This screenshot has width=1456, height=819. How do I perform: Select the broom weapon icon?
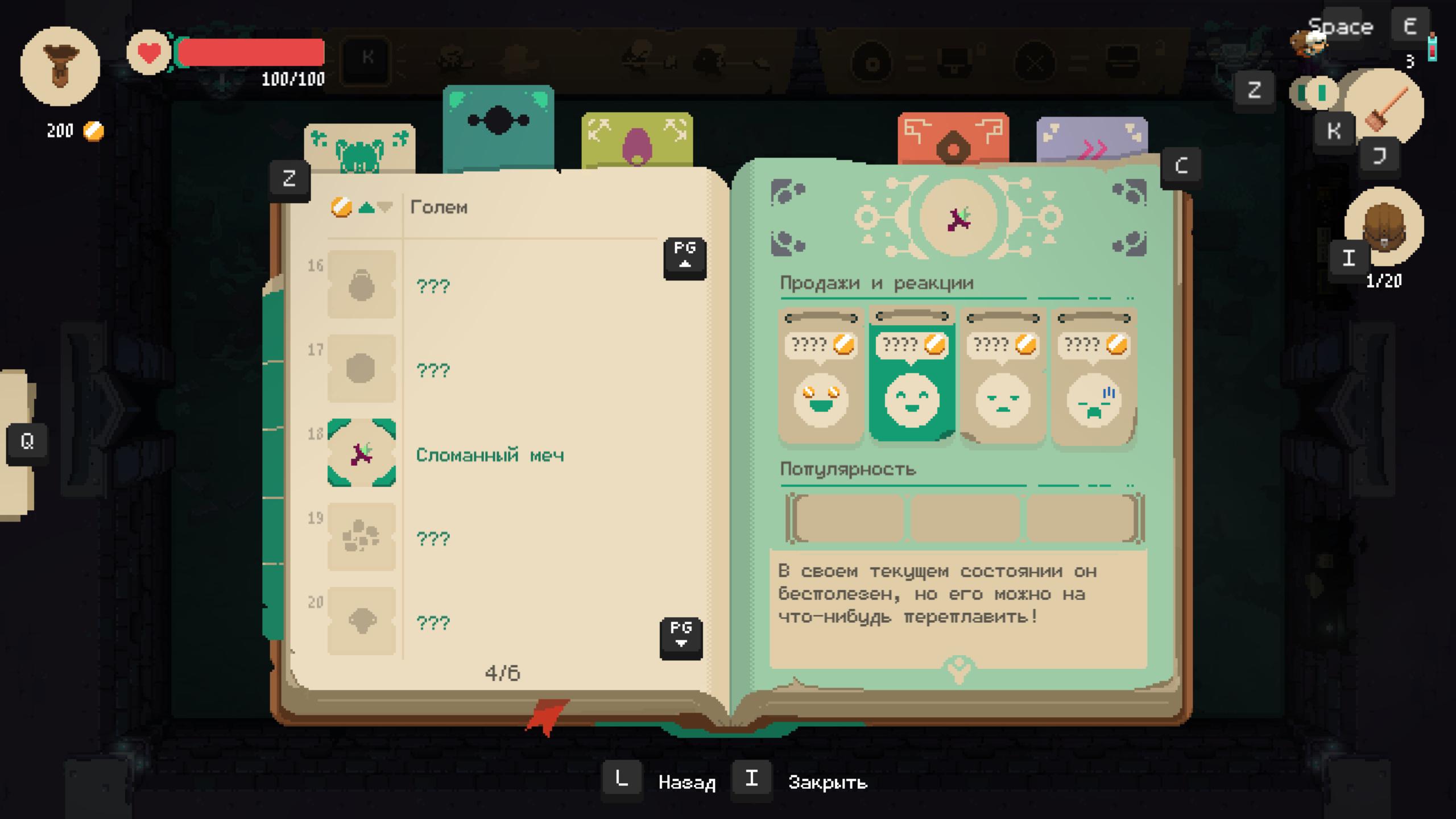[1384, 108]
